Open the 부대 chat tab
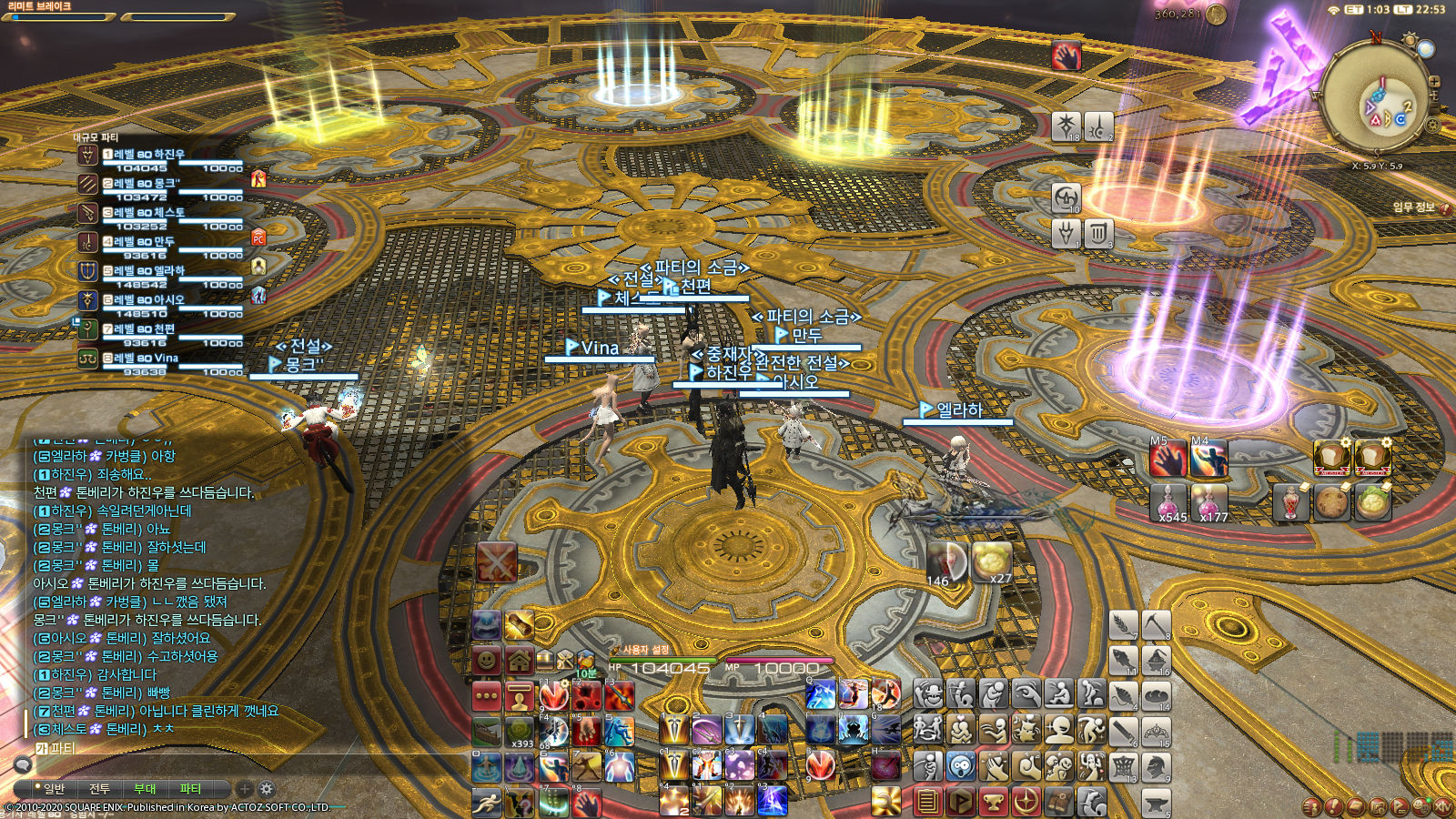Screen dimensions: 1456x819 click(145, 789)
